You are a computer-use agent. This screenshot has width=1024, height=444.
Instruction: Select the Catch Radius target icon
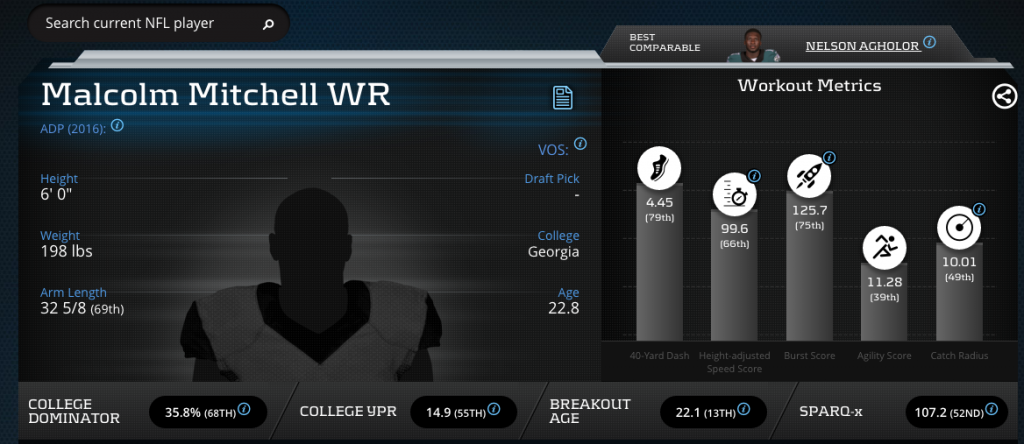957,226
